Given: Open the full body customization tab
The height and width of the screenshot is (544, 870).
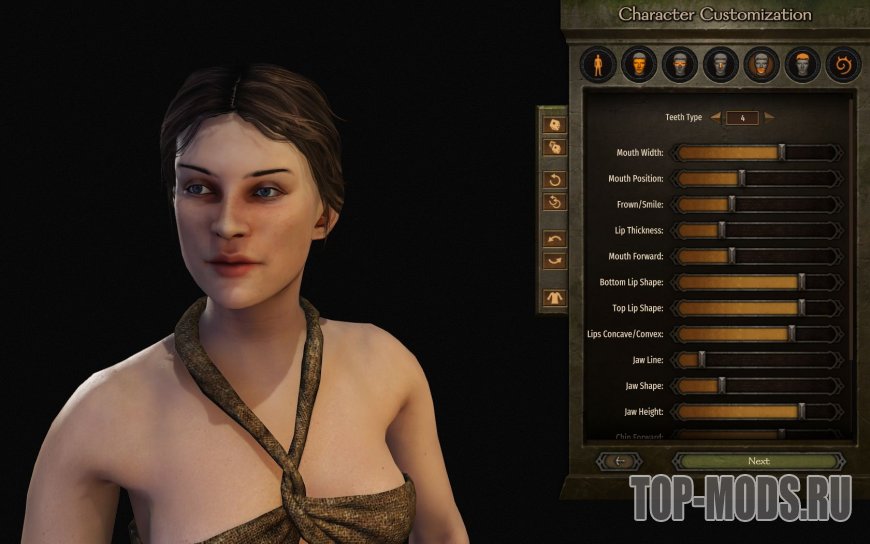Looking at the screenshot, I should 598,66.
